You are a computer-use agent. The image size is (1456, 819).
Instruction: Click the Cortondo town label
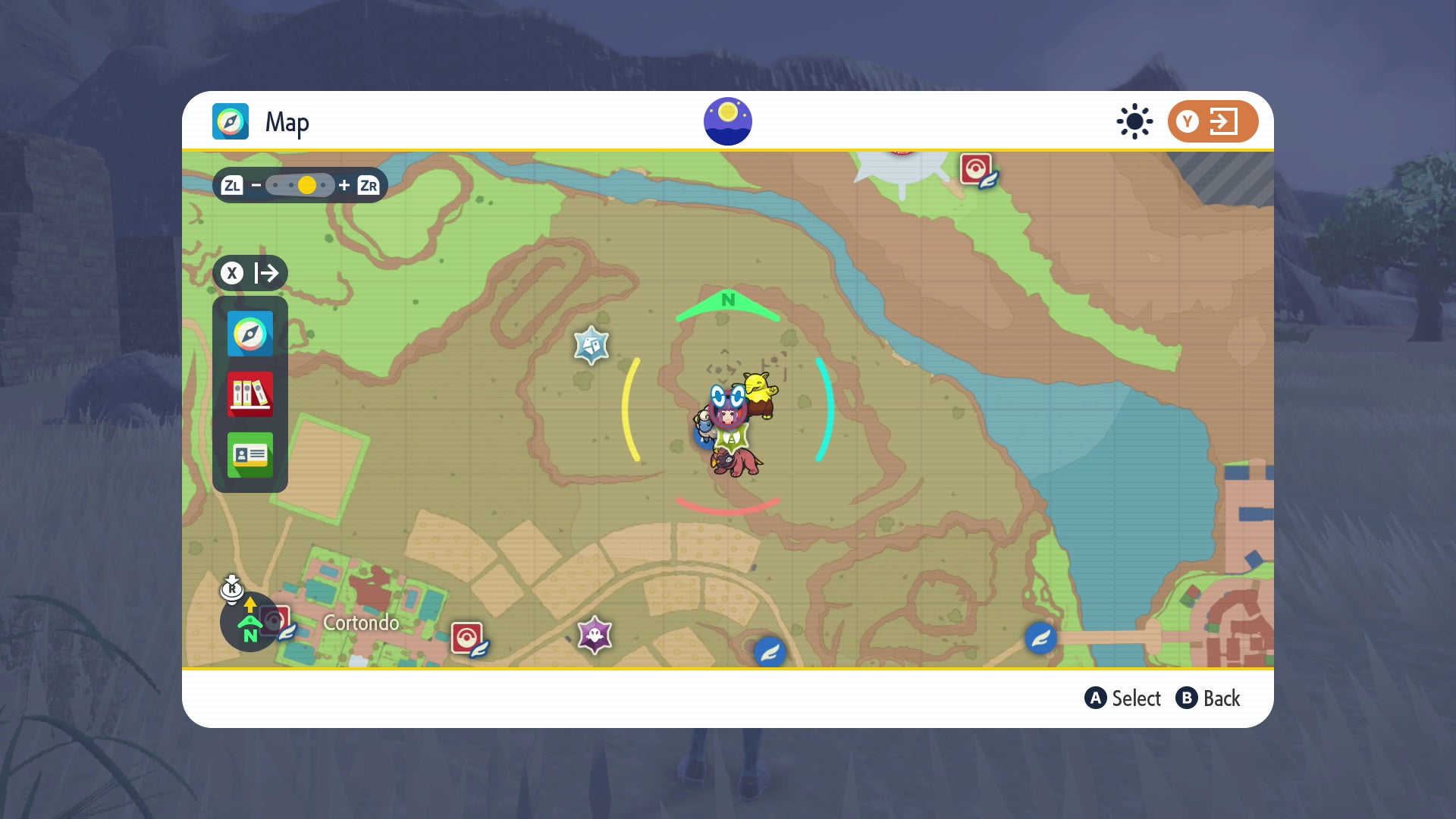point(361,623)
